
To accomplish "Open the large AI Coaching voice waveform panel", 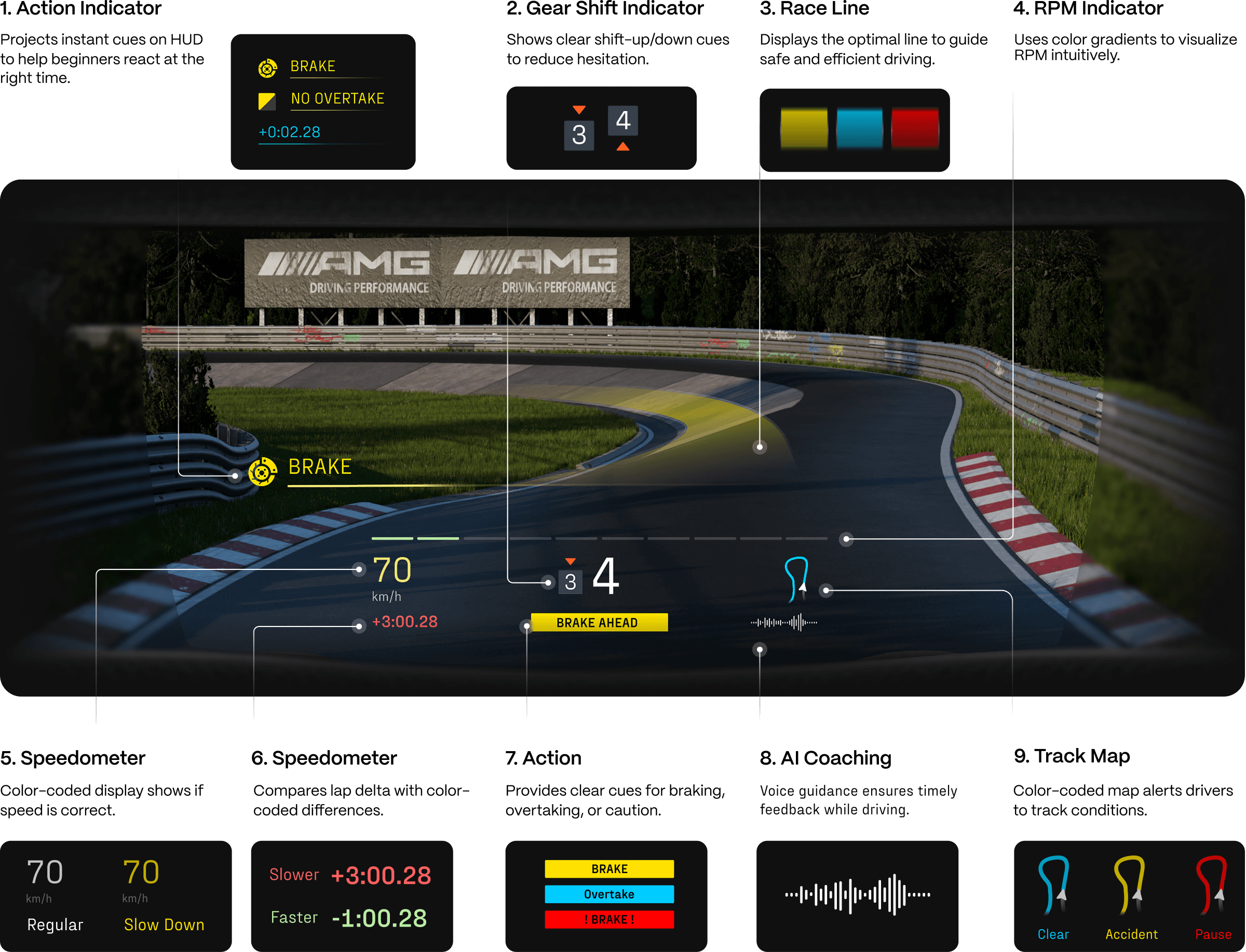I will (x=857, y=895).
